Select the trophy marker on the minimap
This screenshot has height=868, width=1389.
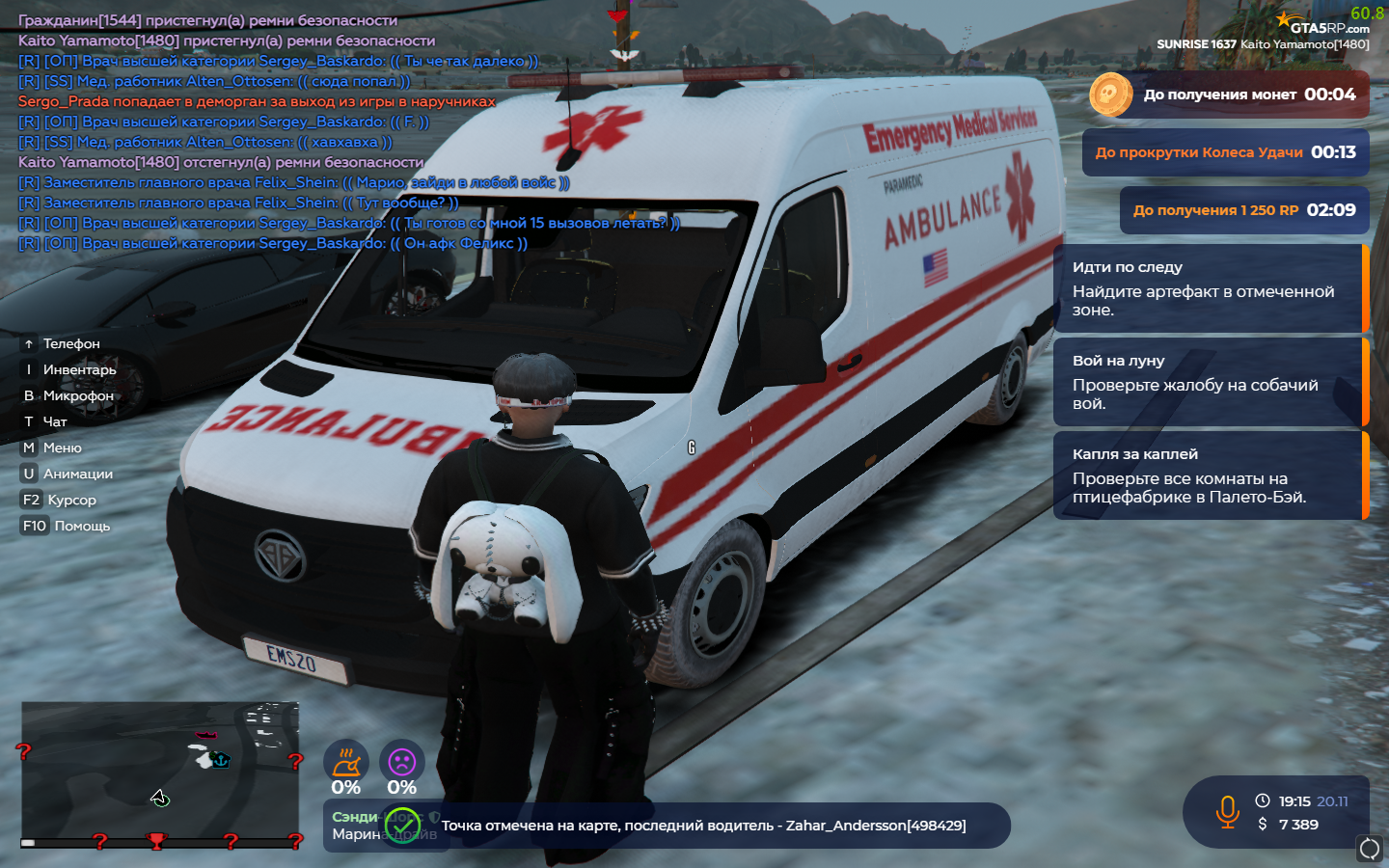(x=156, y=841)
